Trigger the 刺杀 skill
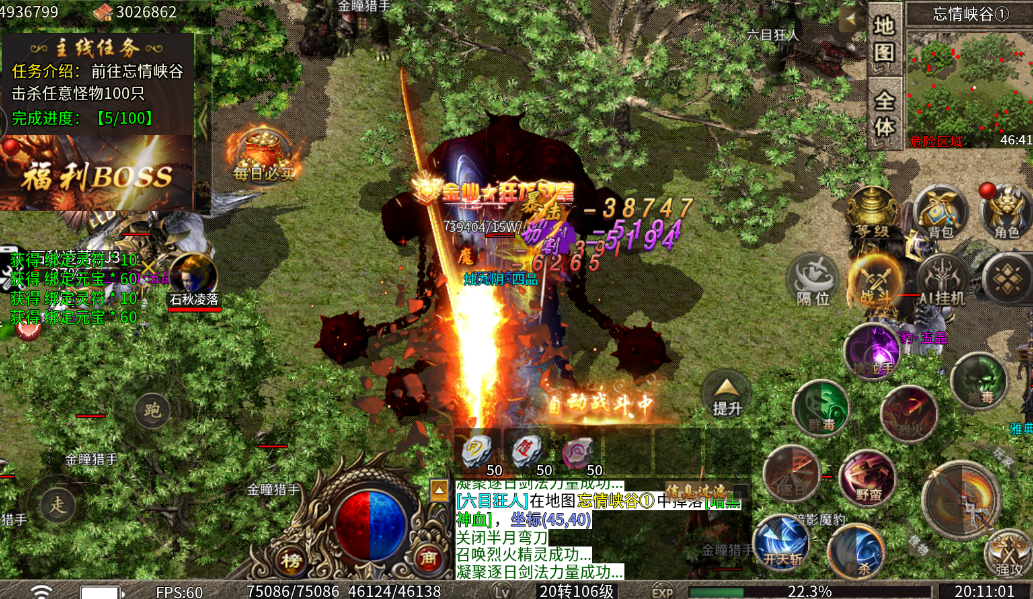The height and width of the screenshot is (599, 1033). pyautogui.click(x=855, y=552)
